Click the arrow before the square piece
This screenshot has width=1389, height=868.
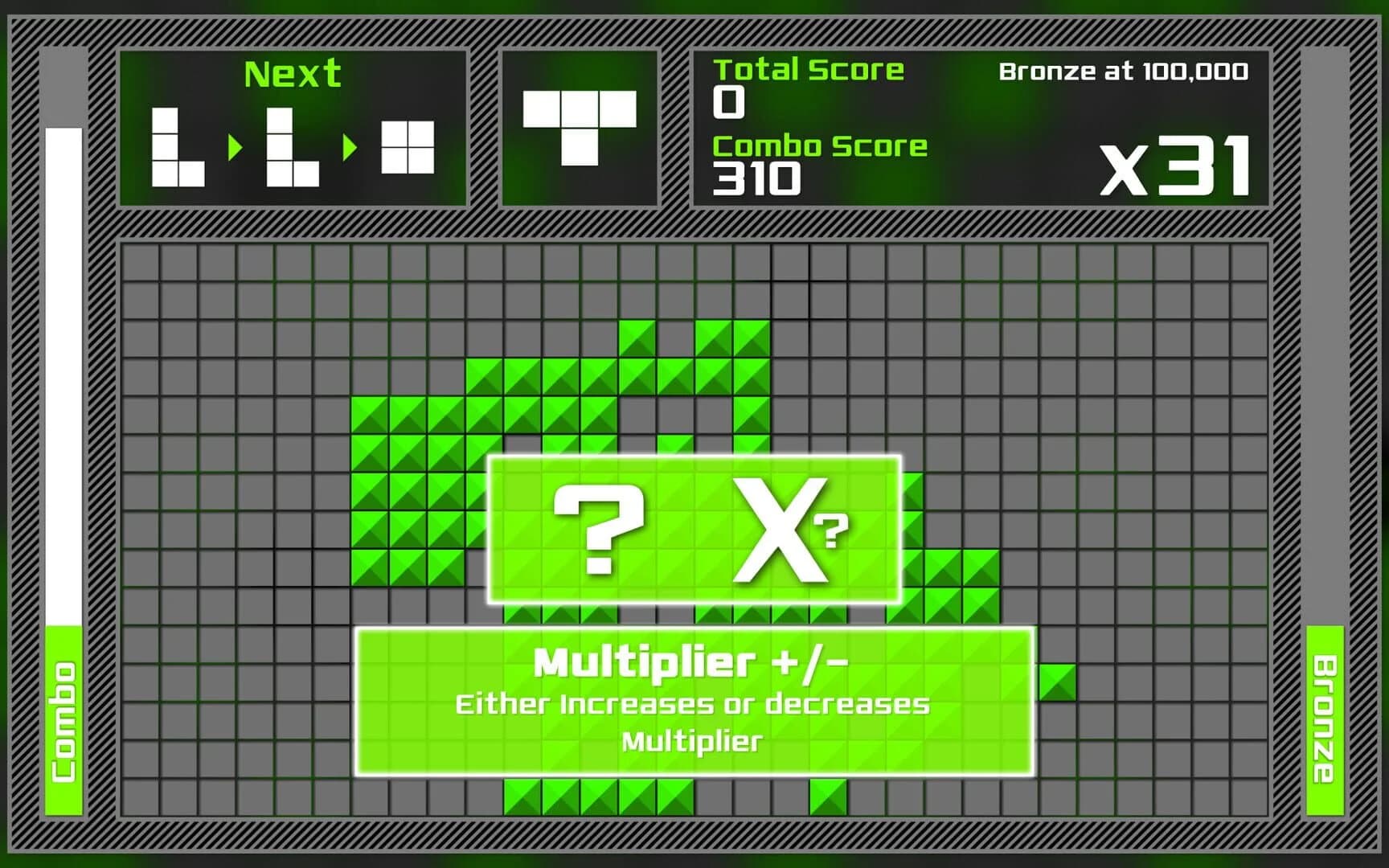(350, 148)
